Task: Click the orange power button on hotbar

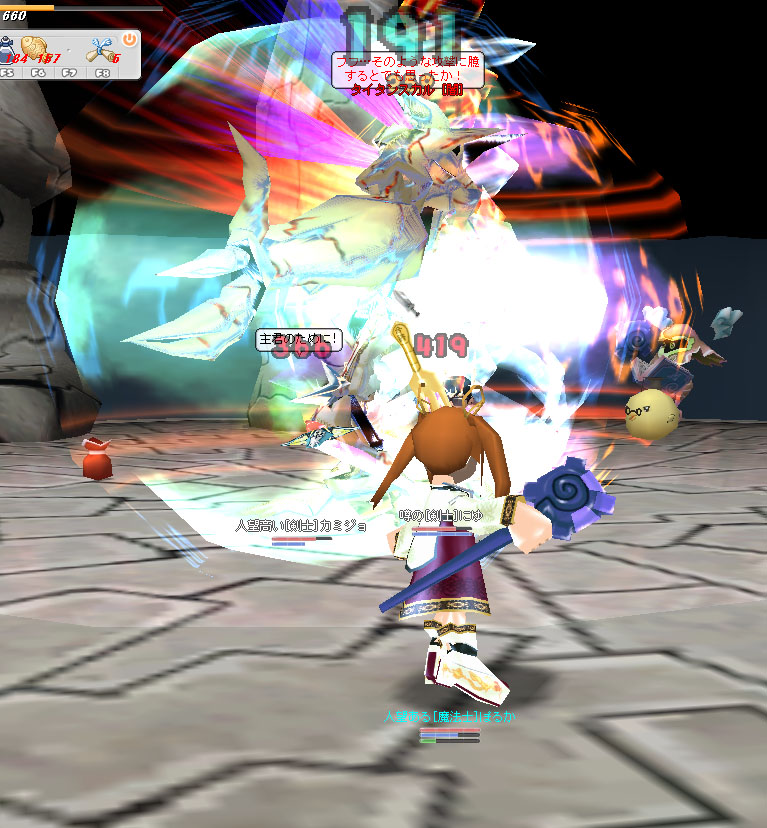Action: pos(129,39)
